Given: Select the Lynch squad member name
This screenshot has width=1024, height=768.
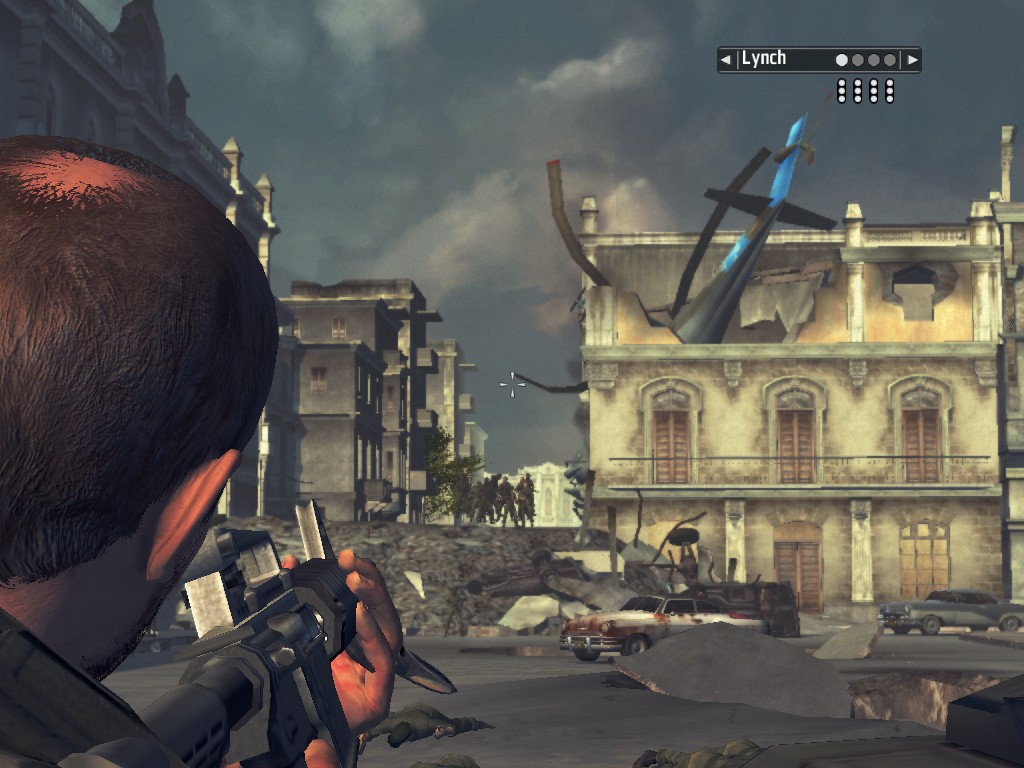Looking at the screenshot, I should 764,59.
